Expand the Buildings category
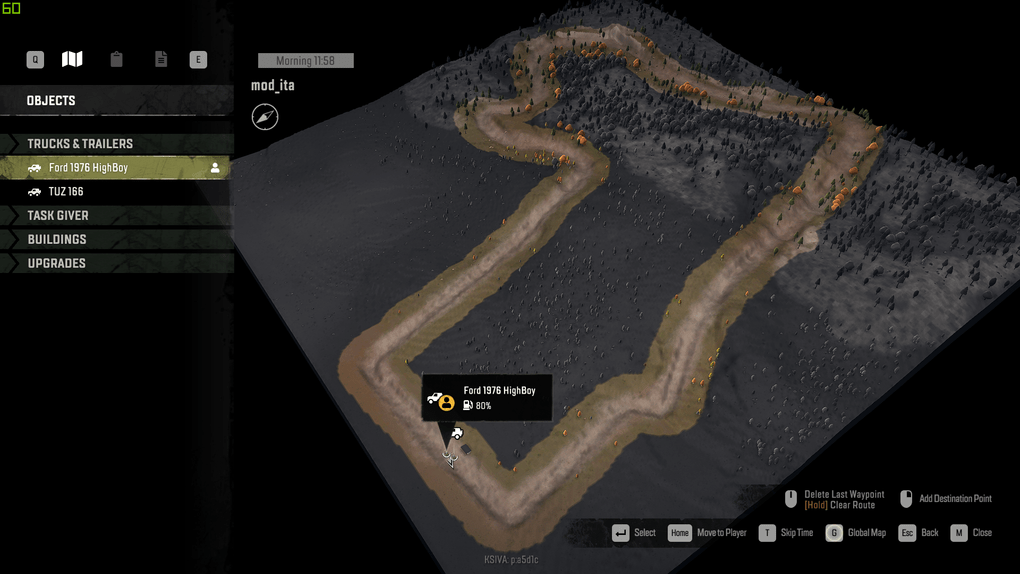1020x574 pixels. [x=57, y=240]
